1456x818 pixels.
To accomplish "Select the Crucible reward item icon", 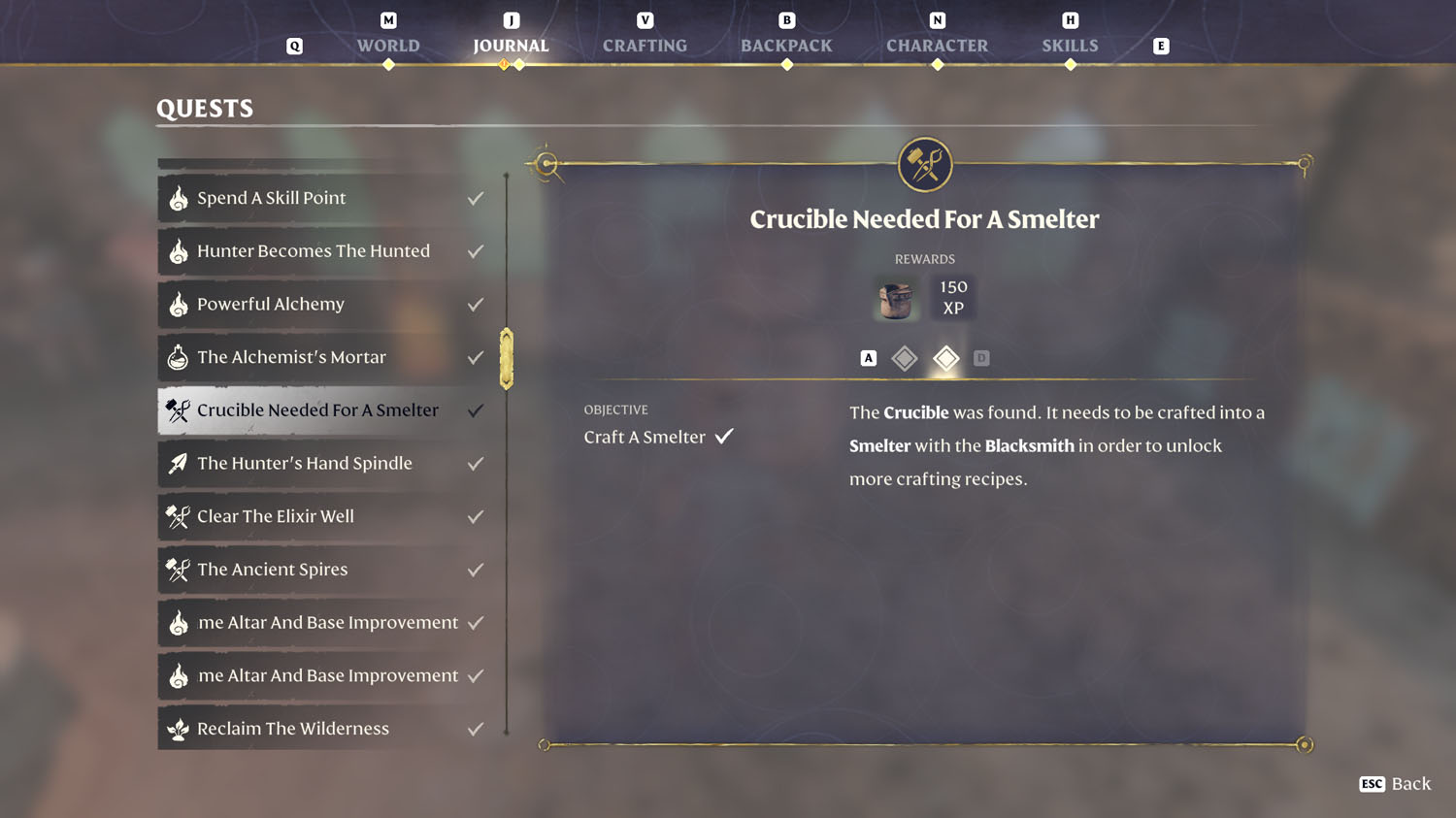I will [x=895, y=298].
